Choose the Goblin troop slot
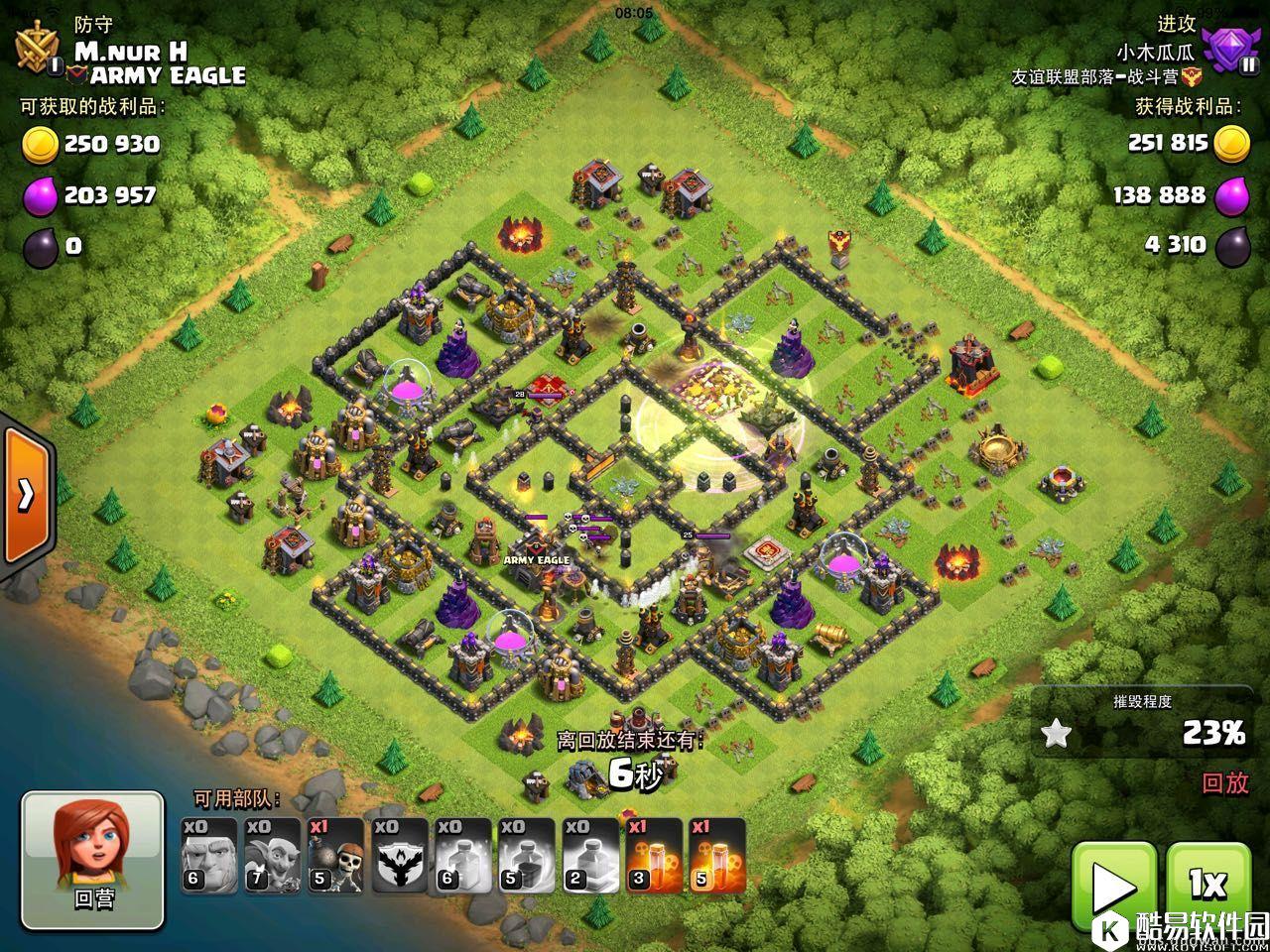1270x952 pixels. (271, 855)
